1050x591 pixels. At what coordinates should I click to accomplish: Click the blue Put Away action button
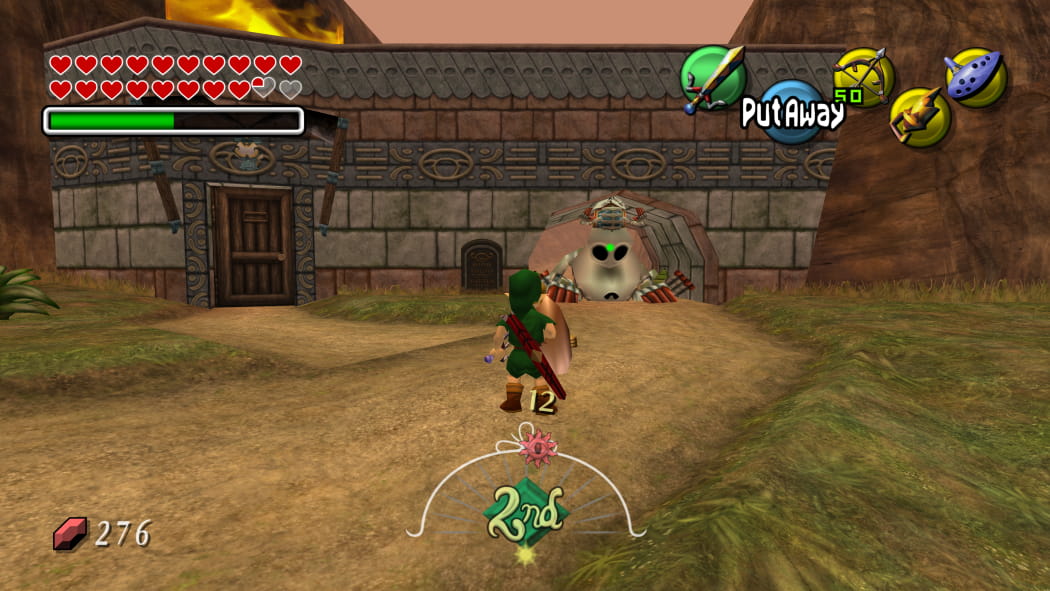[793, 113]
